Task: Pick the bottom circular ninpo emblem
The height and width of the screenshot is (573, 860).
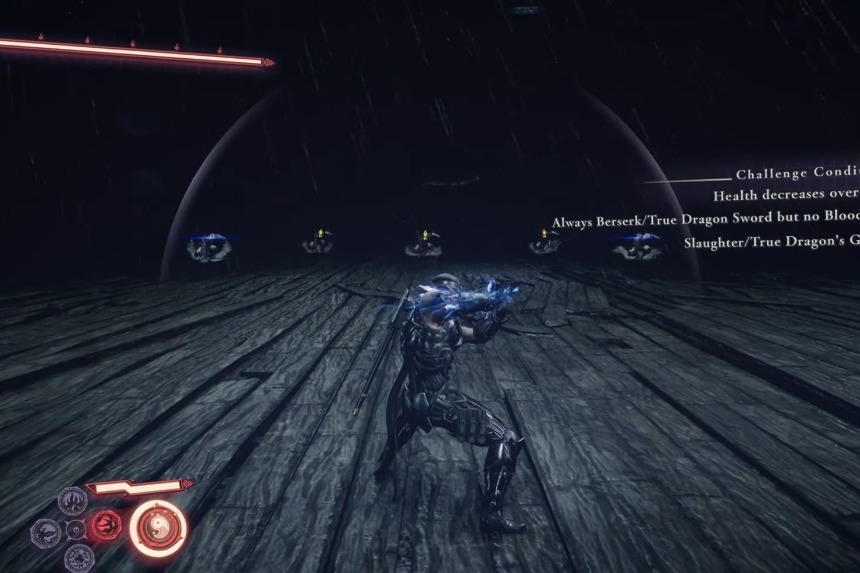Action: tap(79, 558)
